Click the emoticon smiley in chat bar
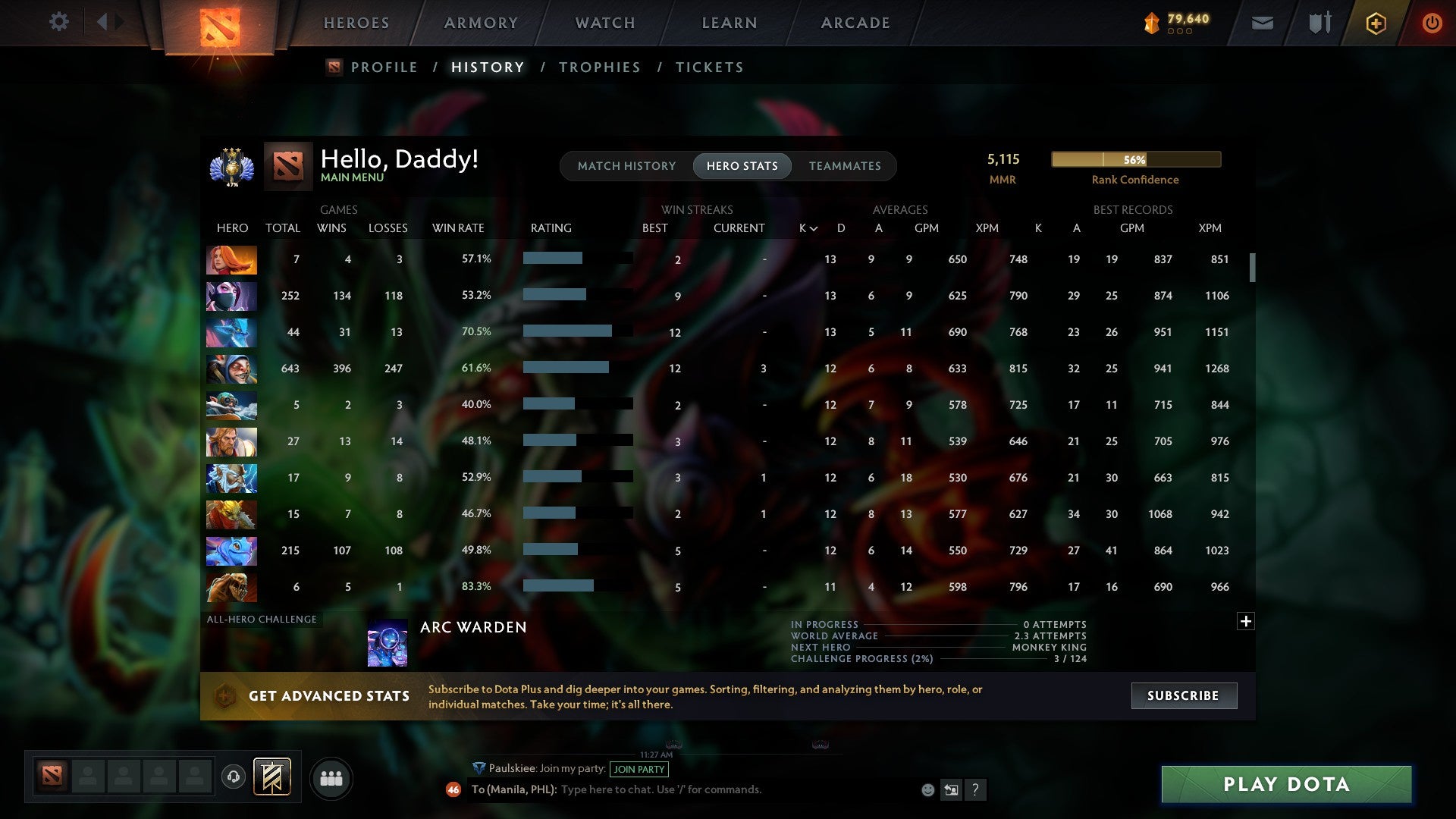 (x=927, y=789)
